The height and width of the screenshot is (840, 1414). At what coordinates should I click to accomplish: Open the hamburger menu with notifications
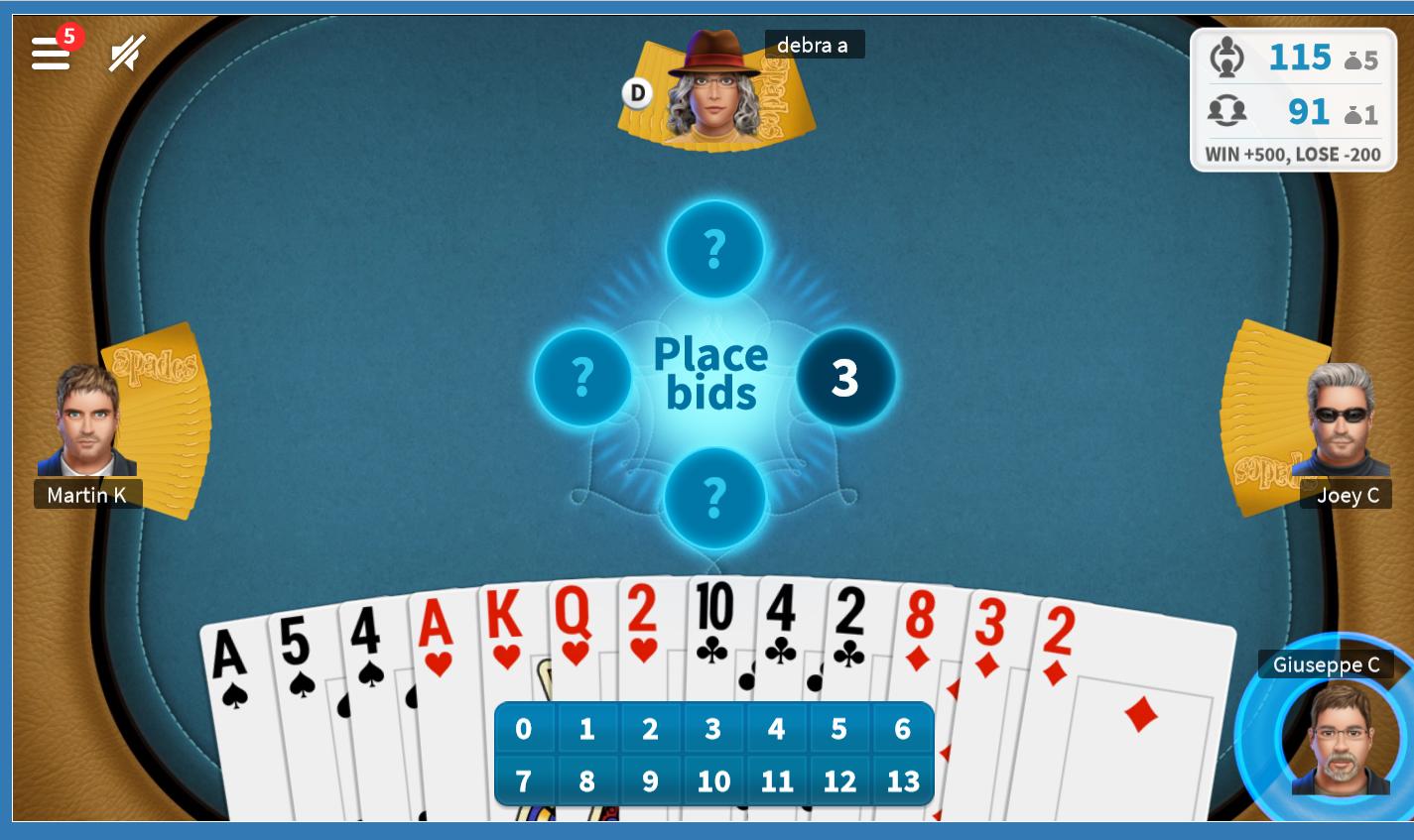point(51,52)
